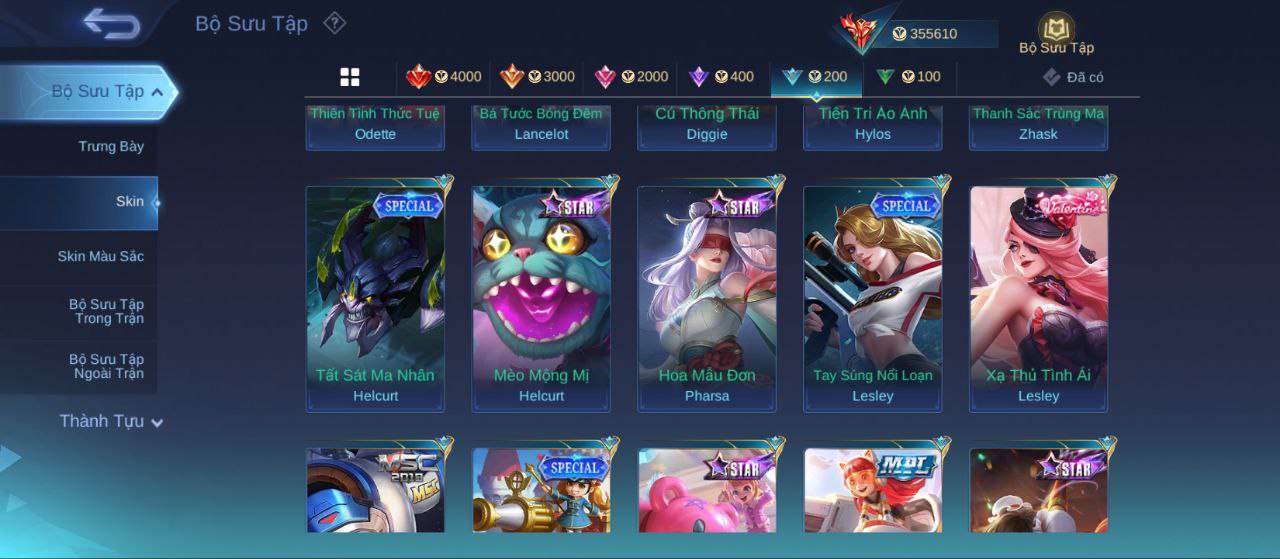Open the Bộ Sưu Tập book icon
1280x559 pixels.
tap(1056, 33)
